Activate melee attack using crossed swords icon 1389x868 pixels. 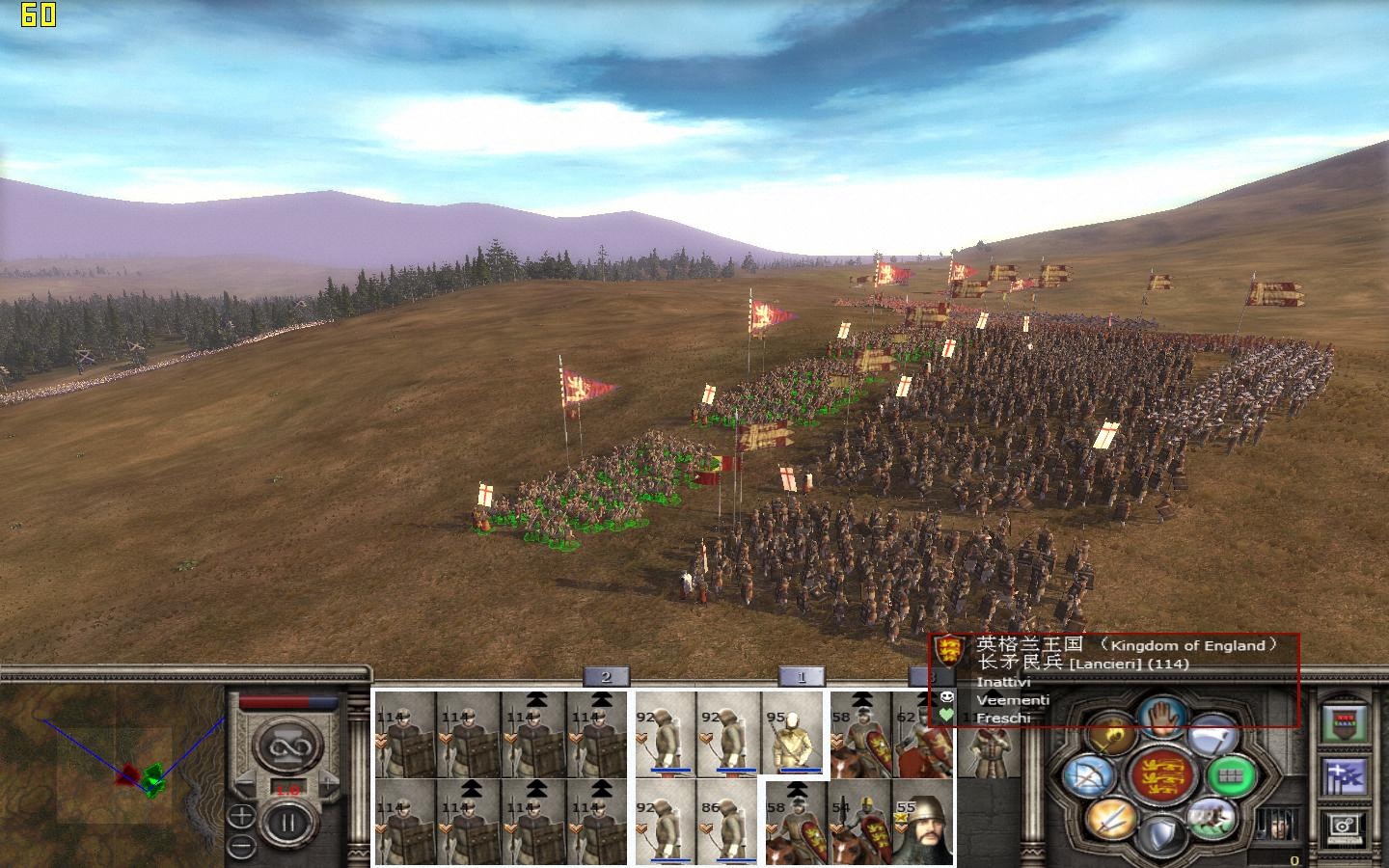pyautogui.click(x=1110, y=818)
